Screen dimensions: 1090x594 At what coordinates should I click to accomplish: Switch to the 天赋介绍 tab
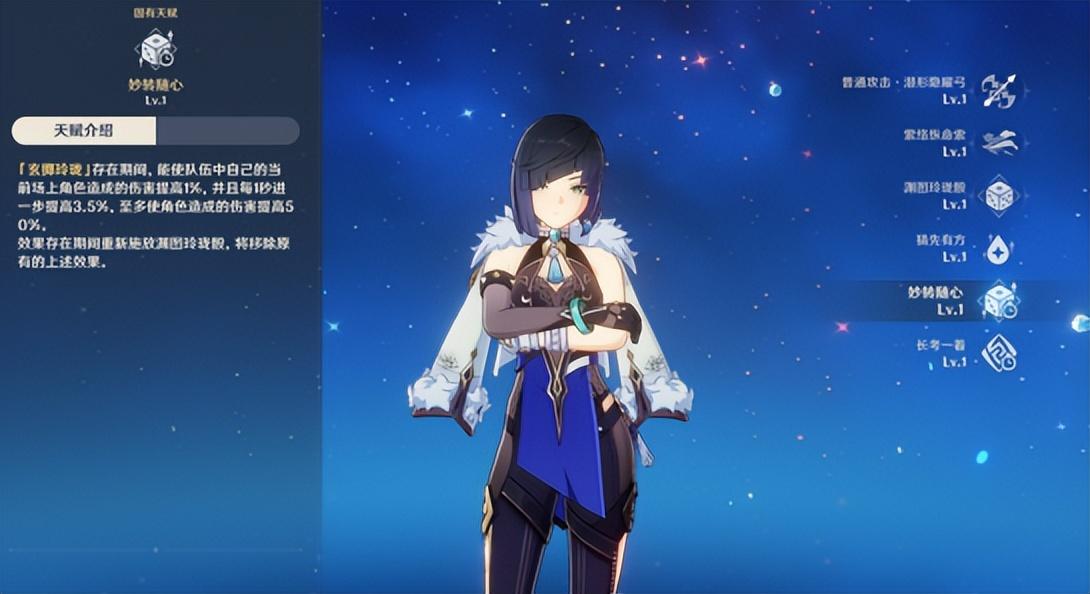tap(84, 131)
